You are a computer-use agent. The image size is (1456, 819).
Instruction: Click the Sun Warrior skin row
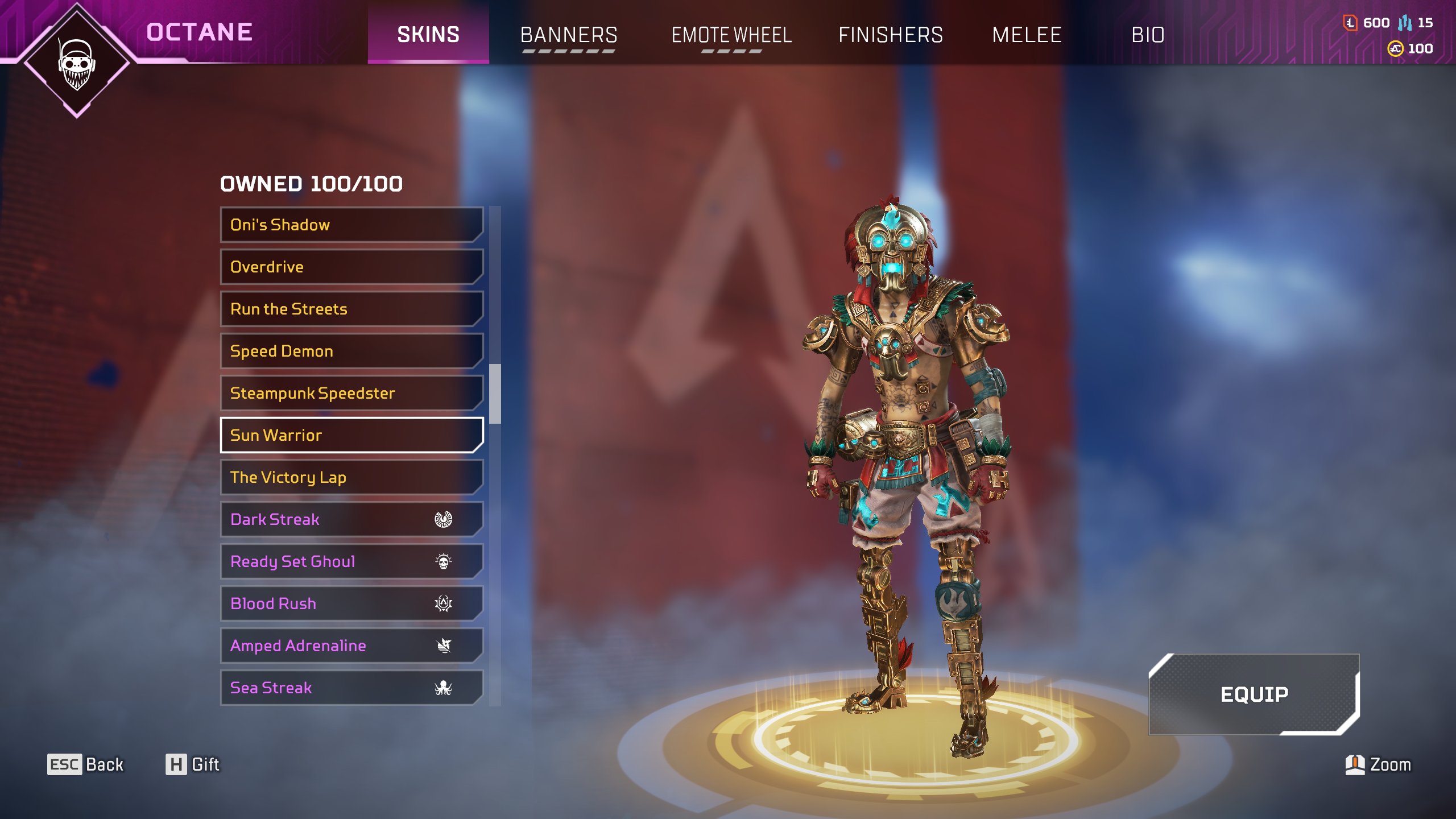pos(351,435)
